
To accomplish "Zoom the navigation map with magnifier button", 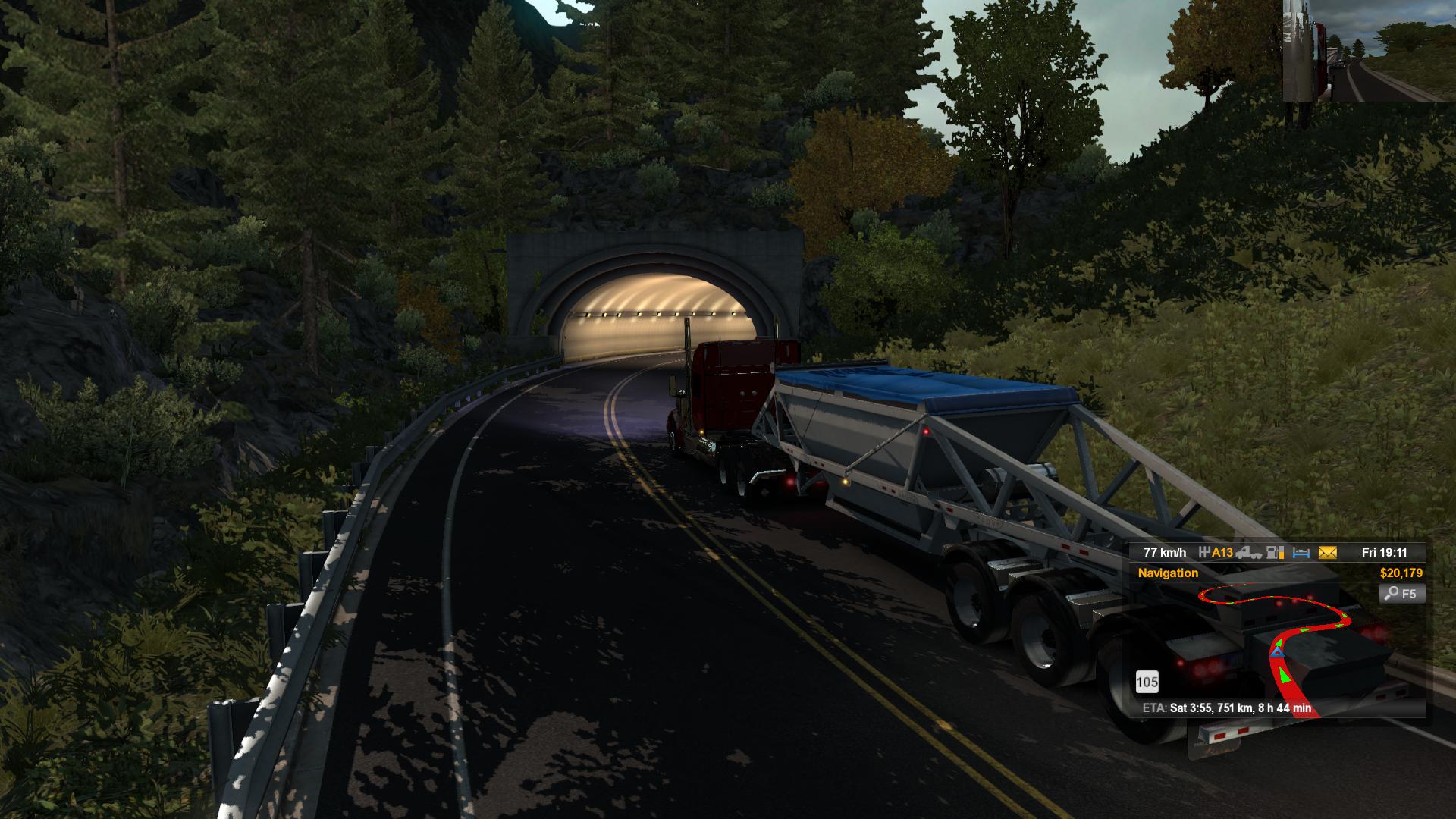I will click(1402, 594).
